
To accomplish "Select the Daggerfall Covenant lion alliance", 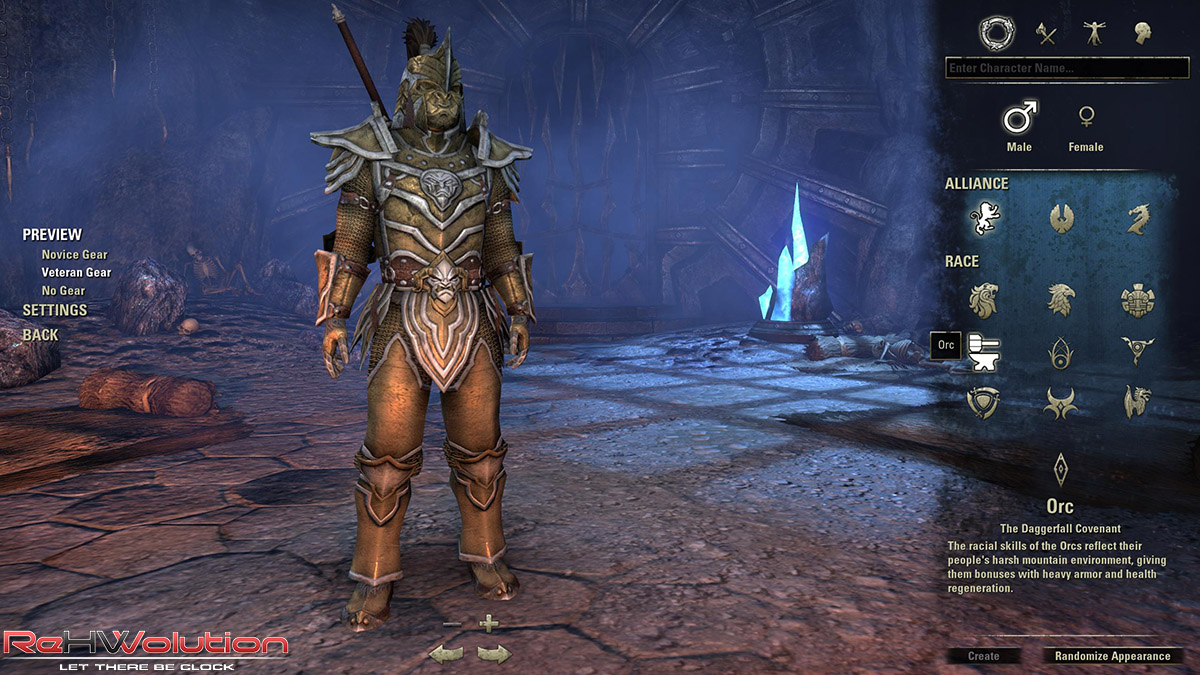I will coord(985,218).
